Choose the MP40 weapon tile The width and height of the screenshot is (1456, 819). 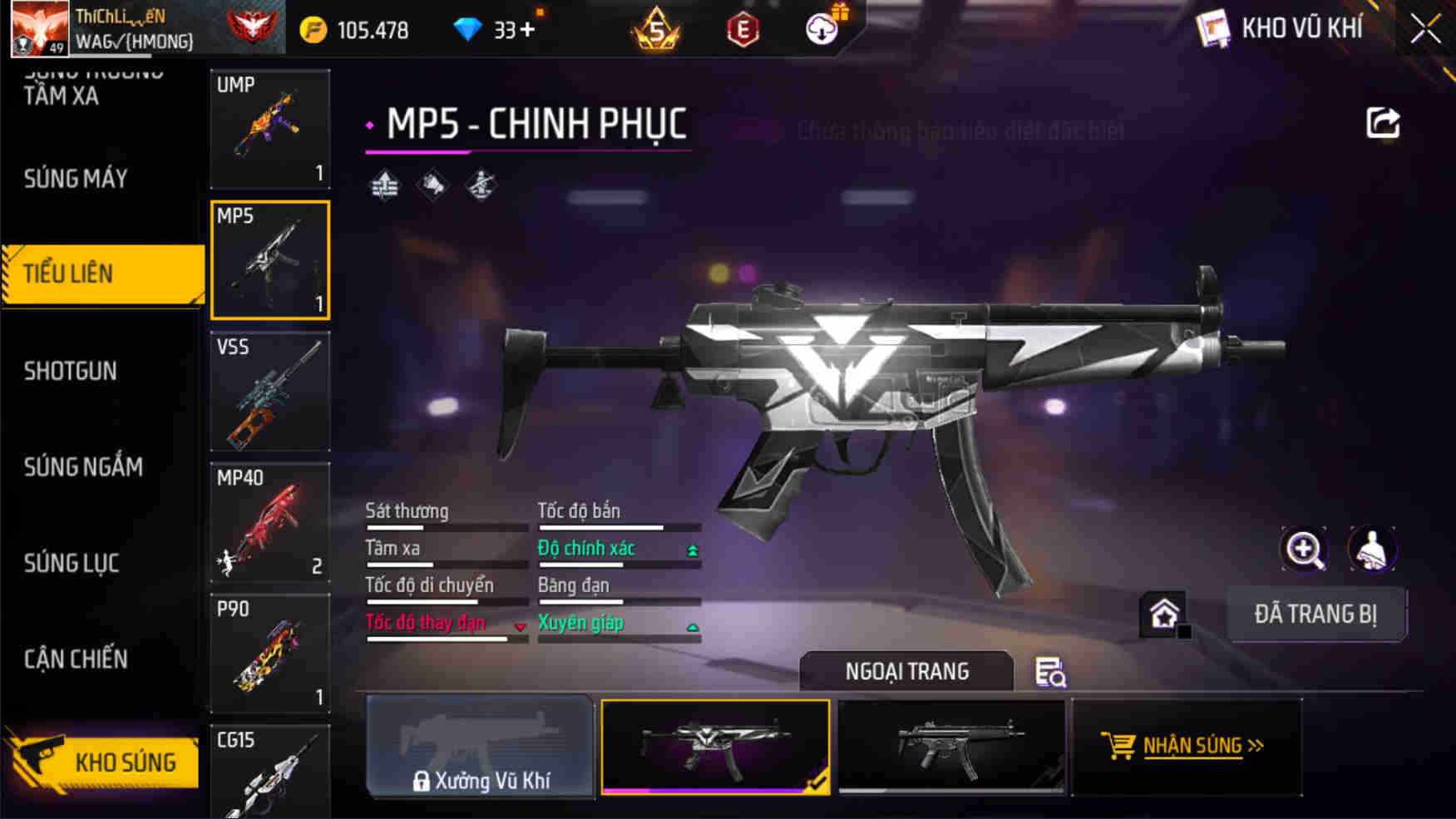coord(270,522)
